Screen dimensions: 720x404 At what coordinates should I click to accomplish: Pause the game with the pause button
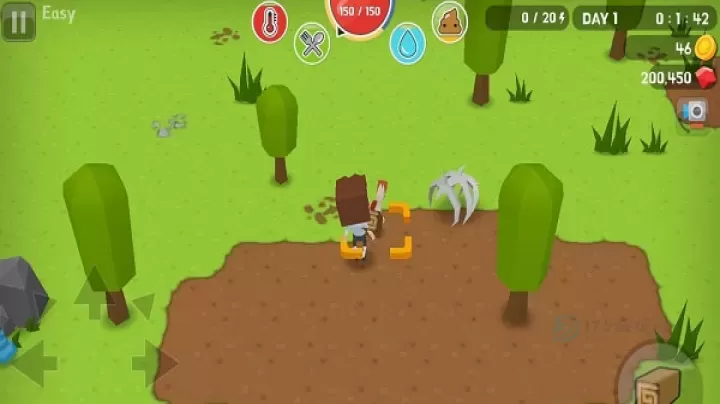pos(18,20)
